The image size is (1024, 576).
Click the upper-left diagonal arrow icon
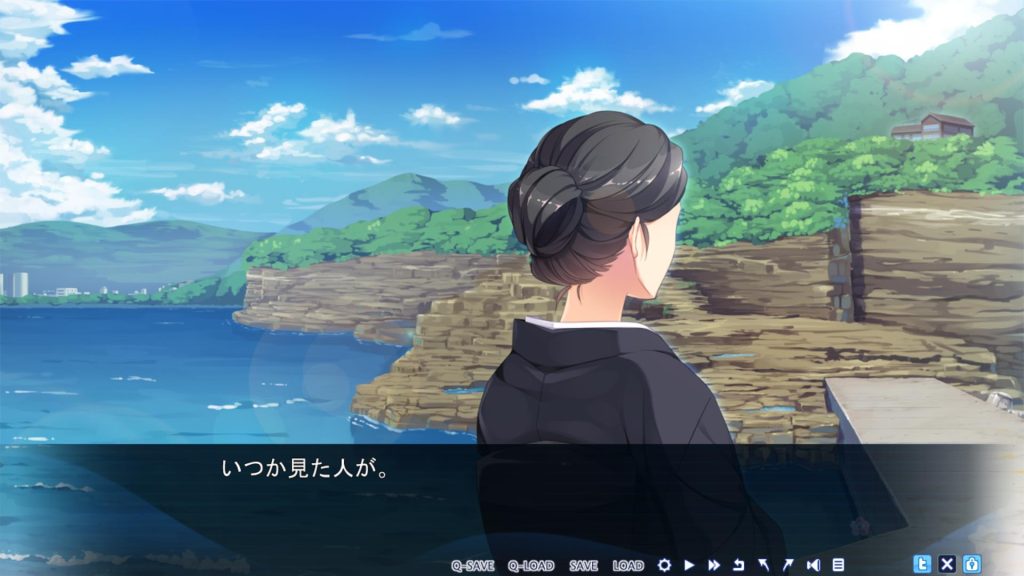pos(763,565)
